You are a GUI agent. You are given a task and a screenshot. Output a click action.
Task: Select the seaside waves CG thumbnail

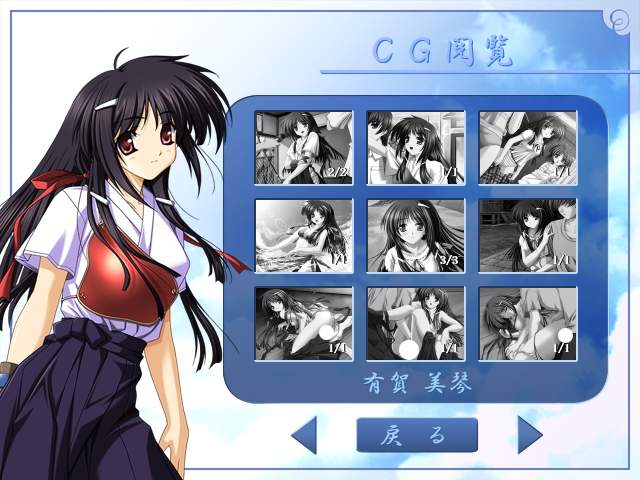pyautogui.click(x=304, y=236)
